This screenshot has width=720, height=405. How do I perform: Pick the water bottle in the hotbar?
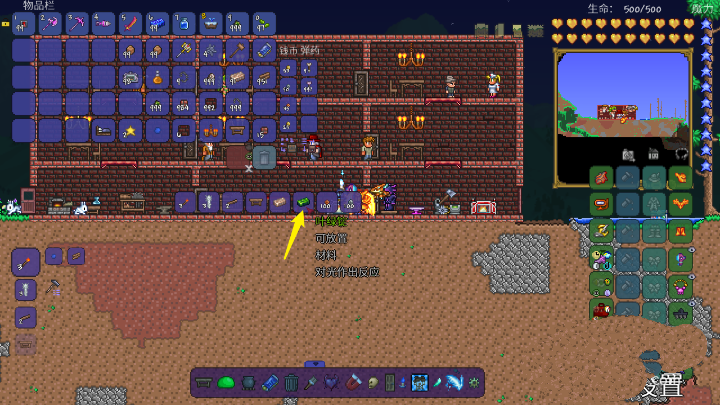(x=184, y=22)
